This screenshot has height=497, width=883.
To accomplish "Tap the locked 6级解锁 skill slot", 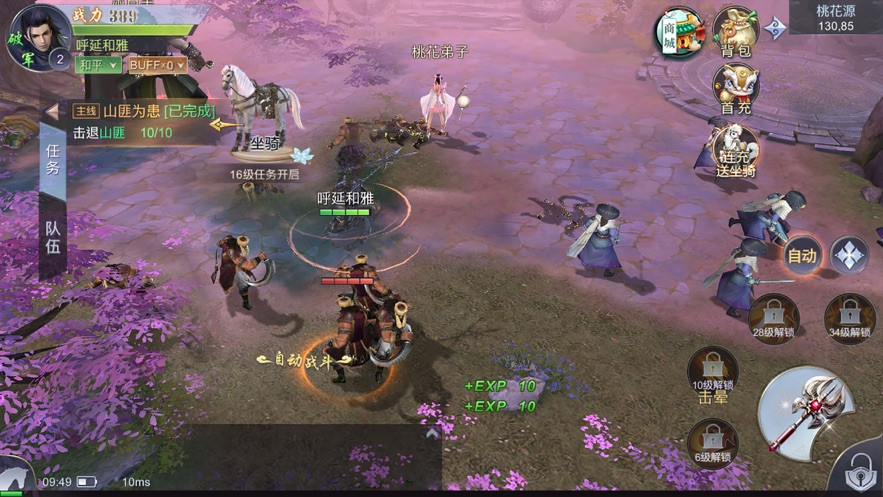I will (712, 443).
